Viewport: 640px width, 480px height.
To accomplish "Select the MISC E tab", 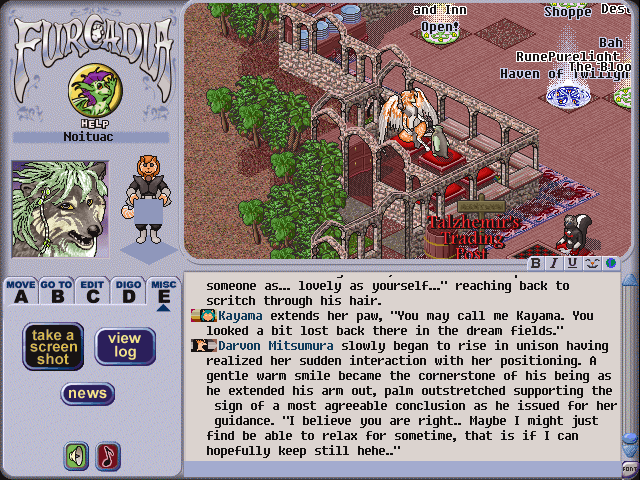I will (163, 291).
